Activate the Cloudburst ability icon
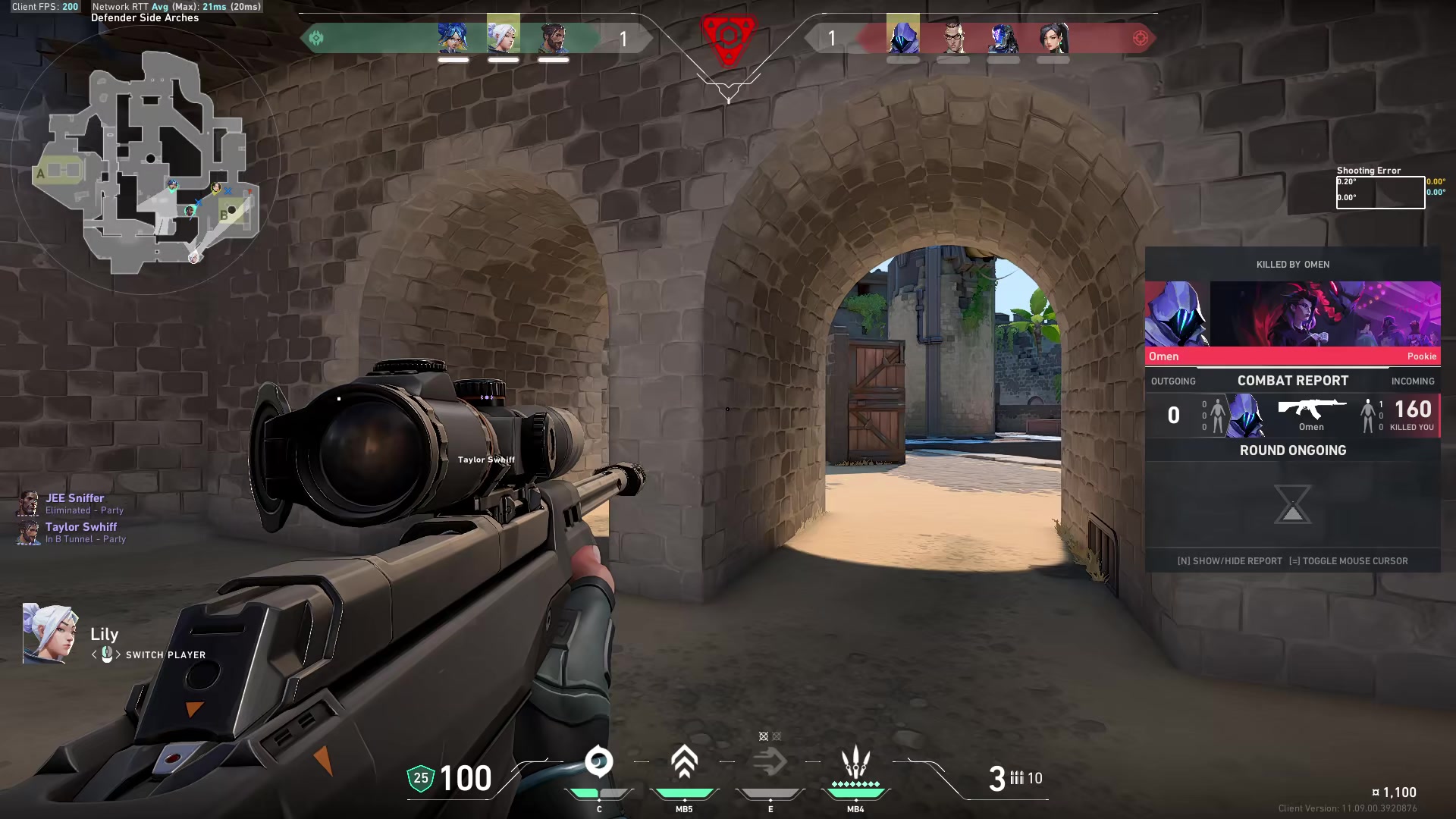Image resolution: width=1456 pixels, height=819 pixels. pyautogui.click(x=598, y=762)
